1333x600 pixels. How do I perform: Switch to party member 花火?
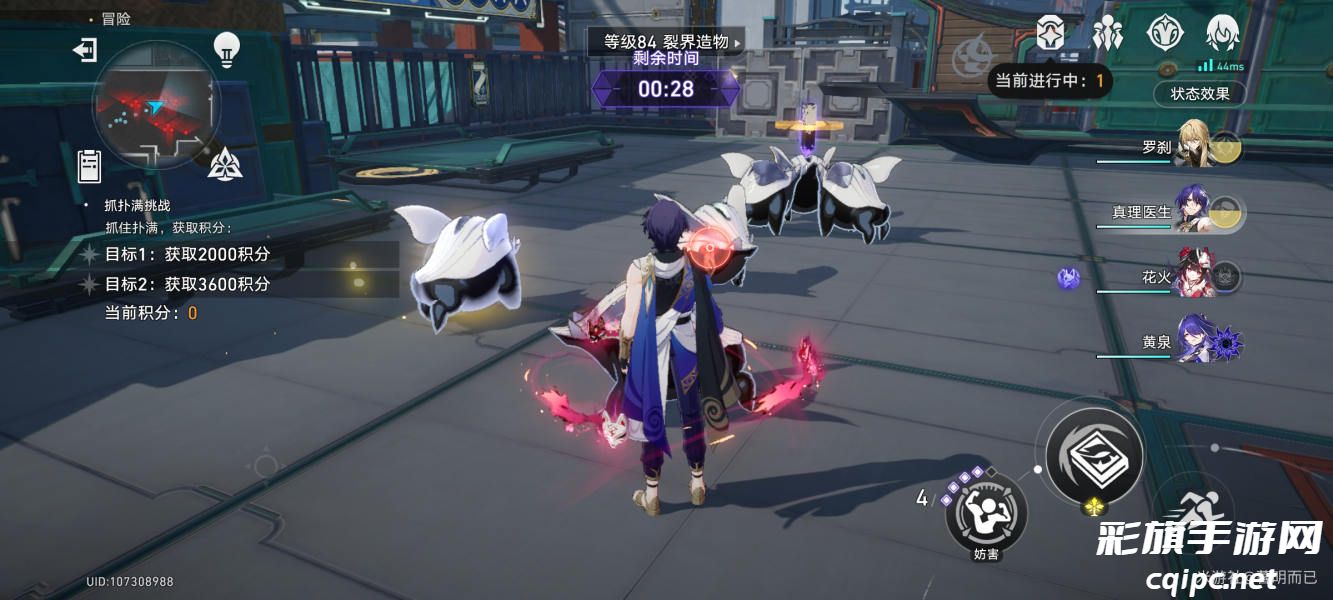(x=1195, y=277)
